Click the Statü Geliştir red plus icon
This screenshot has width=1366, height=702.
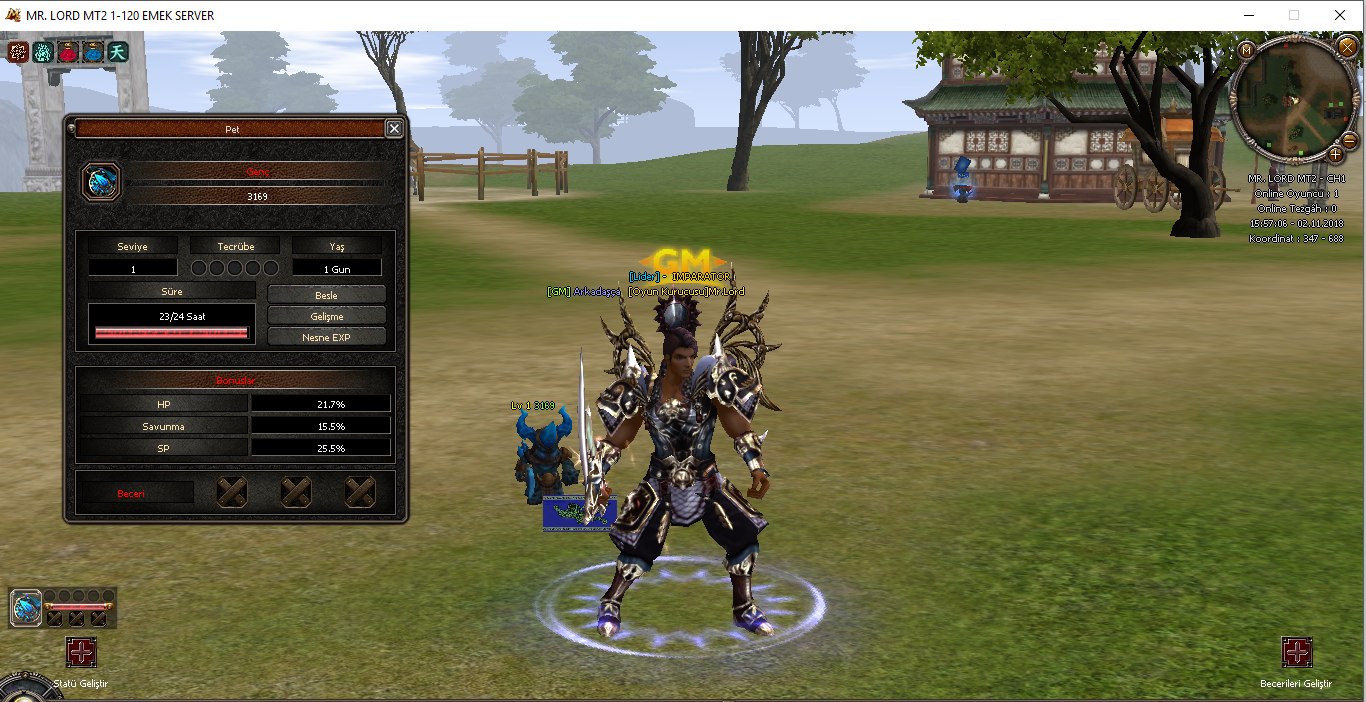pyautogui.click(x=81, y=653)
